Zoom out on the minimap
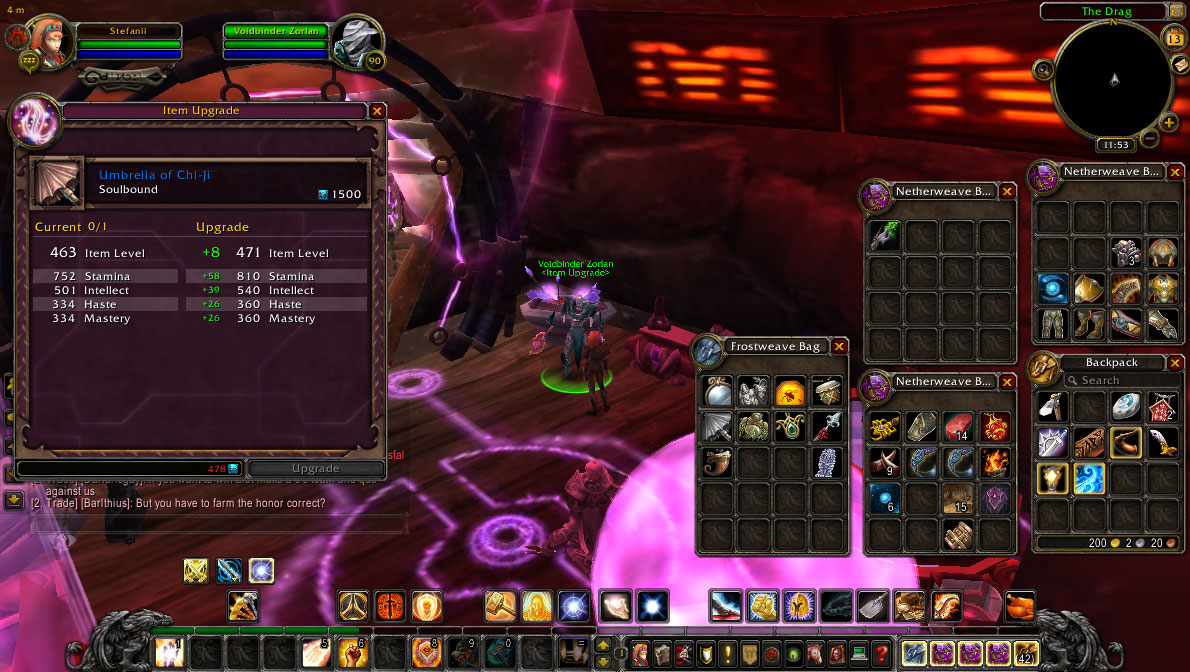 (1150, 139)
